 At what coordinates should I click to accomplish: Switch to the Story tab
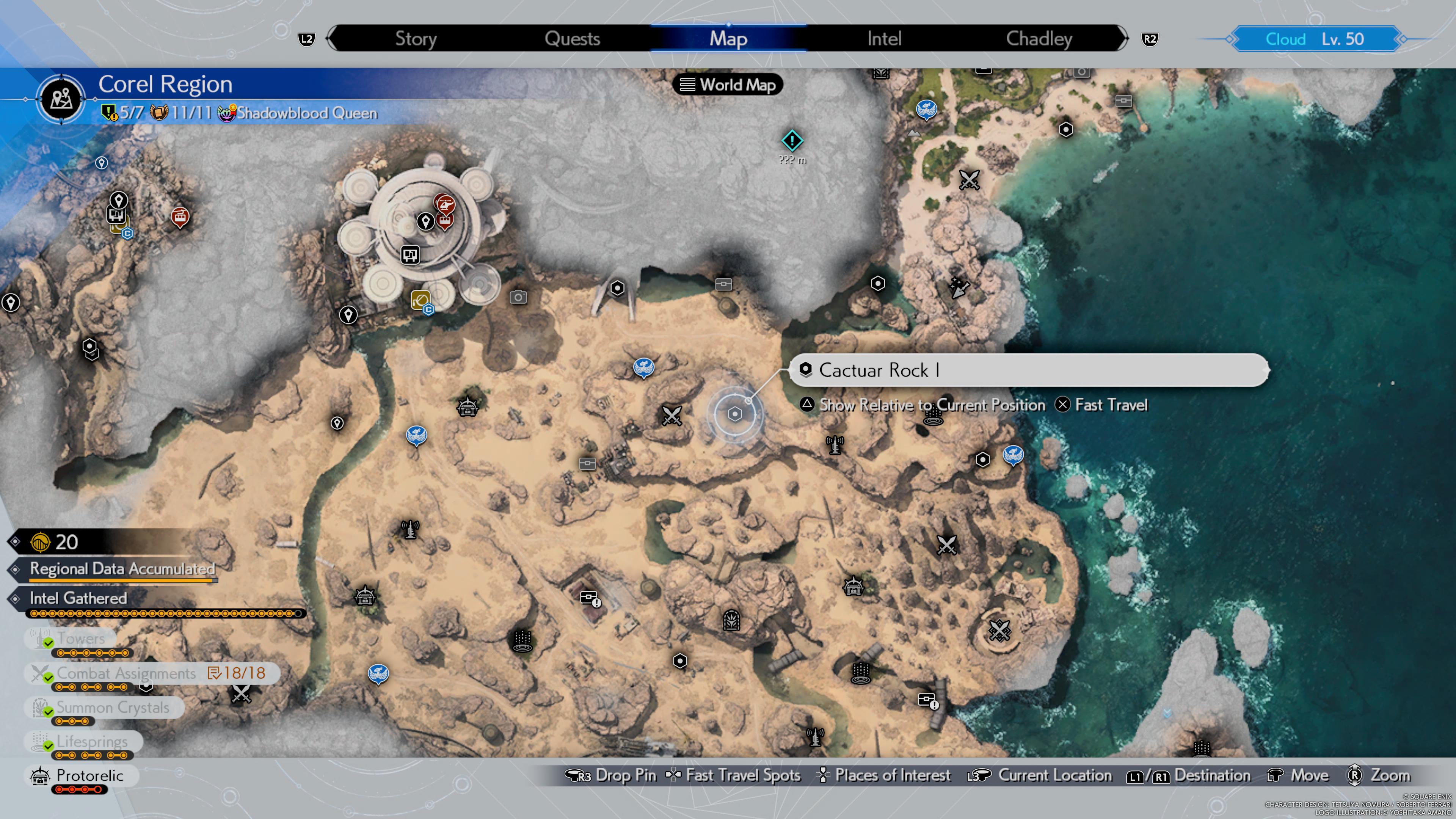pos(416,38)
